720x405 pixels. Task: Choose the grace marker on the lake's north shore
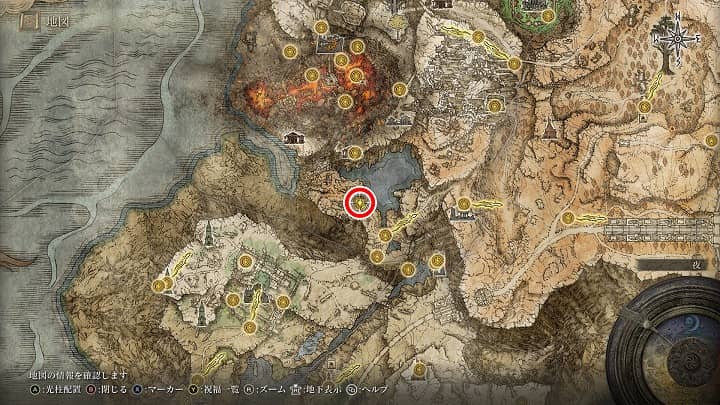pyautogui.click(x=355, y=152)
